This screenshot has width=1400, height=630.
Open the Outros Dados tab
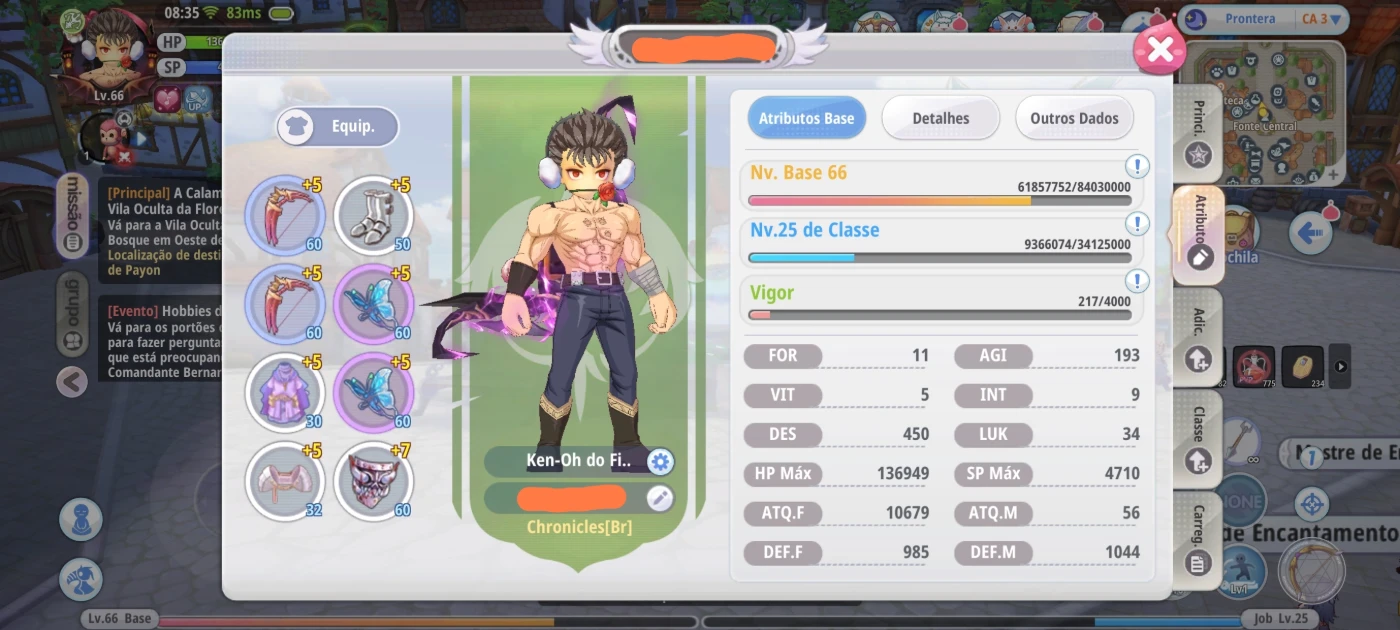click(1074, 118)
